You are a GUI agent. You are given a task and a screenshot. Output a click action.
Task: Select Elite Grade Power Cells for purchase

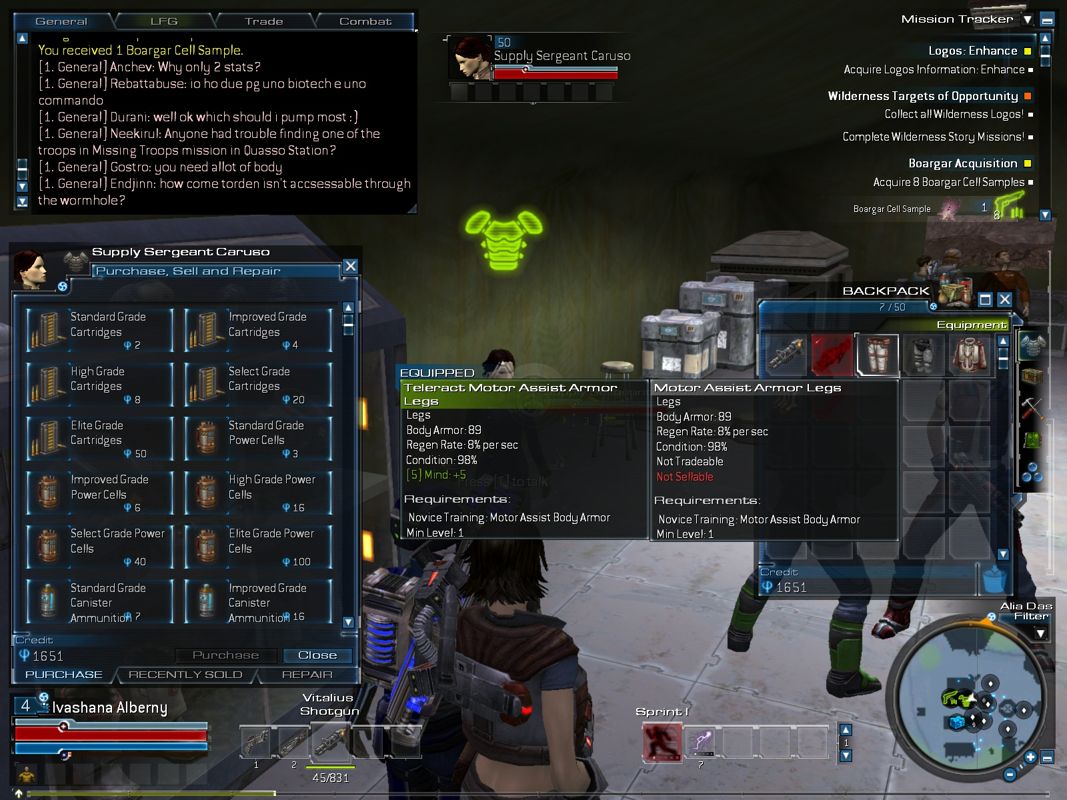tap(255, 546)
